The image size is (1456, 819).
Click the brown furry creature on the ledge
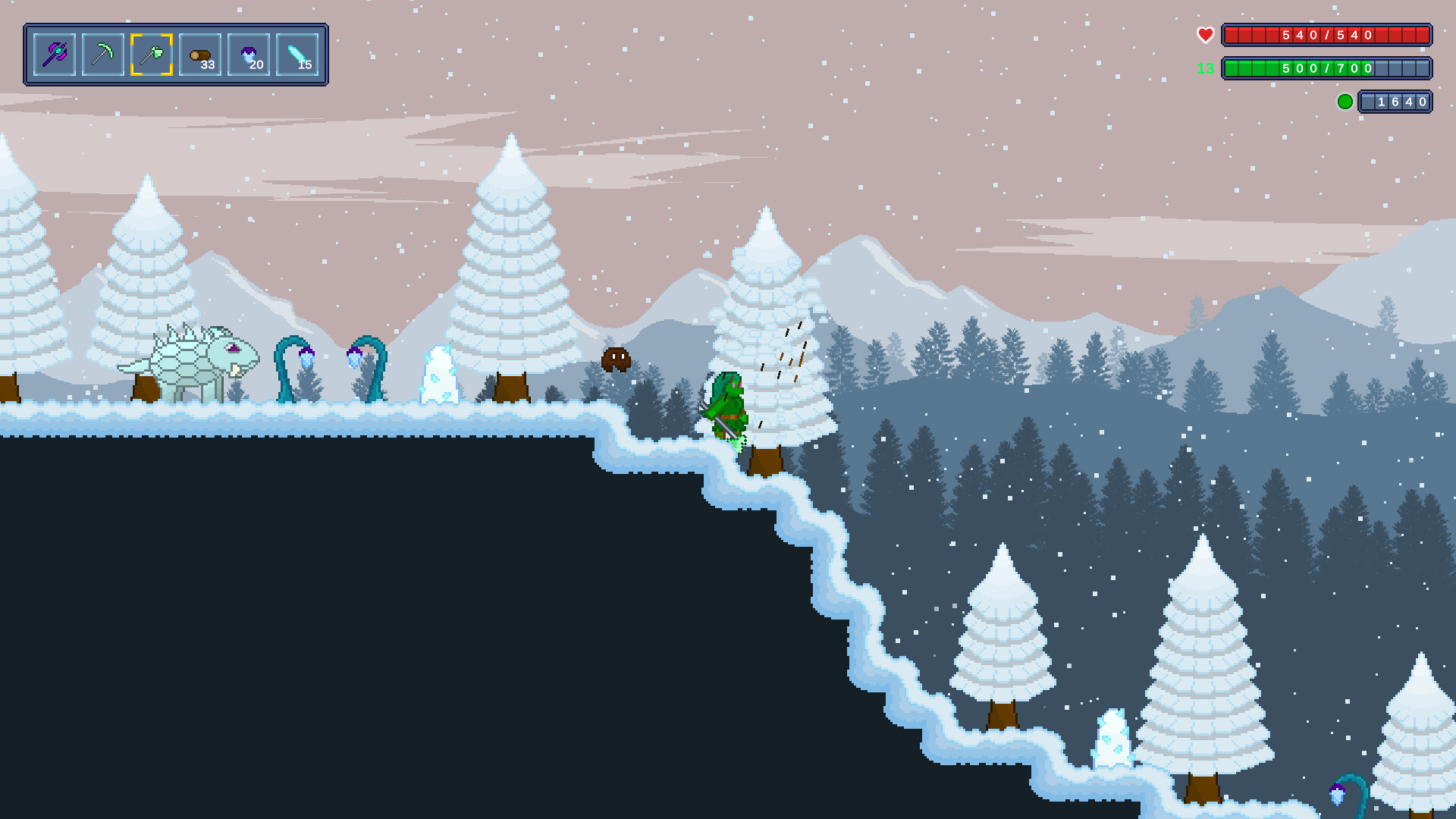pos(614,360)
